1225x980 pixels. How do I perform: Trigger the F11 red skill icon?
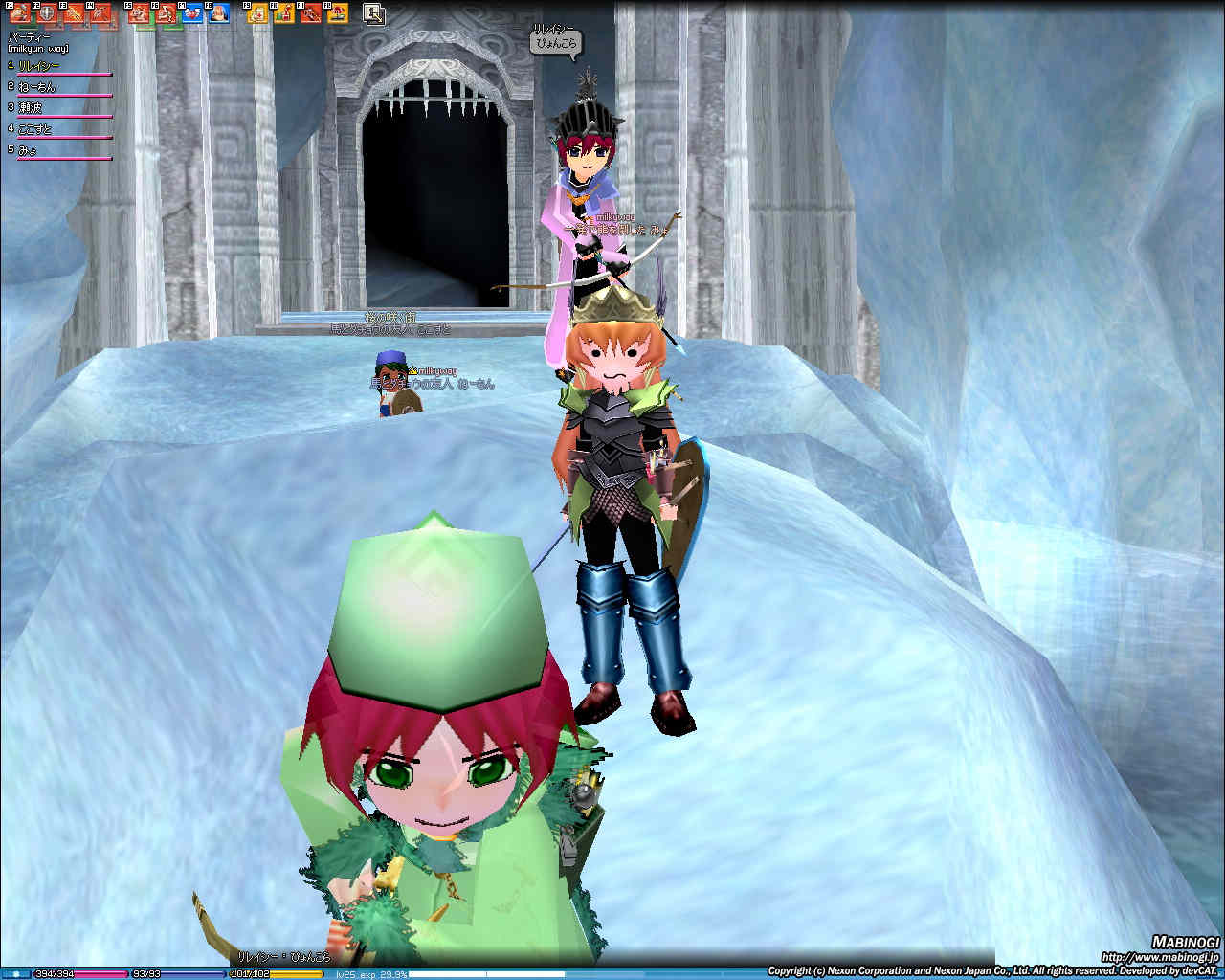point(311,13)
